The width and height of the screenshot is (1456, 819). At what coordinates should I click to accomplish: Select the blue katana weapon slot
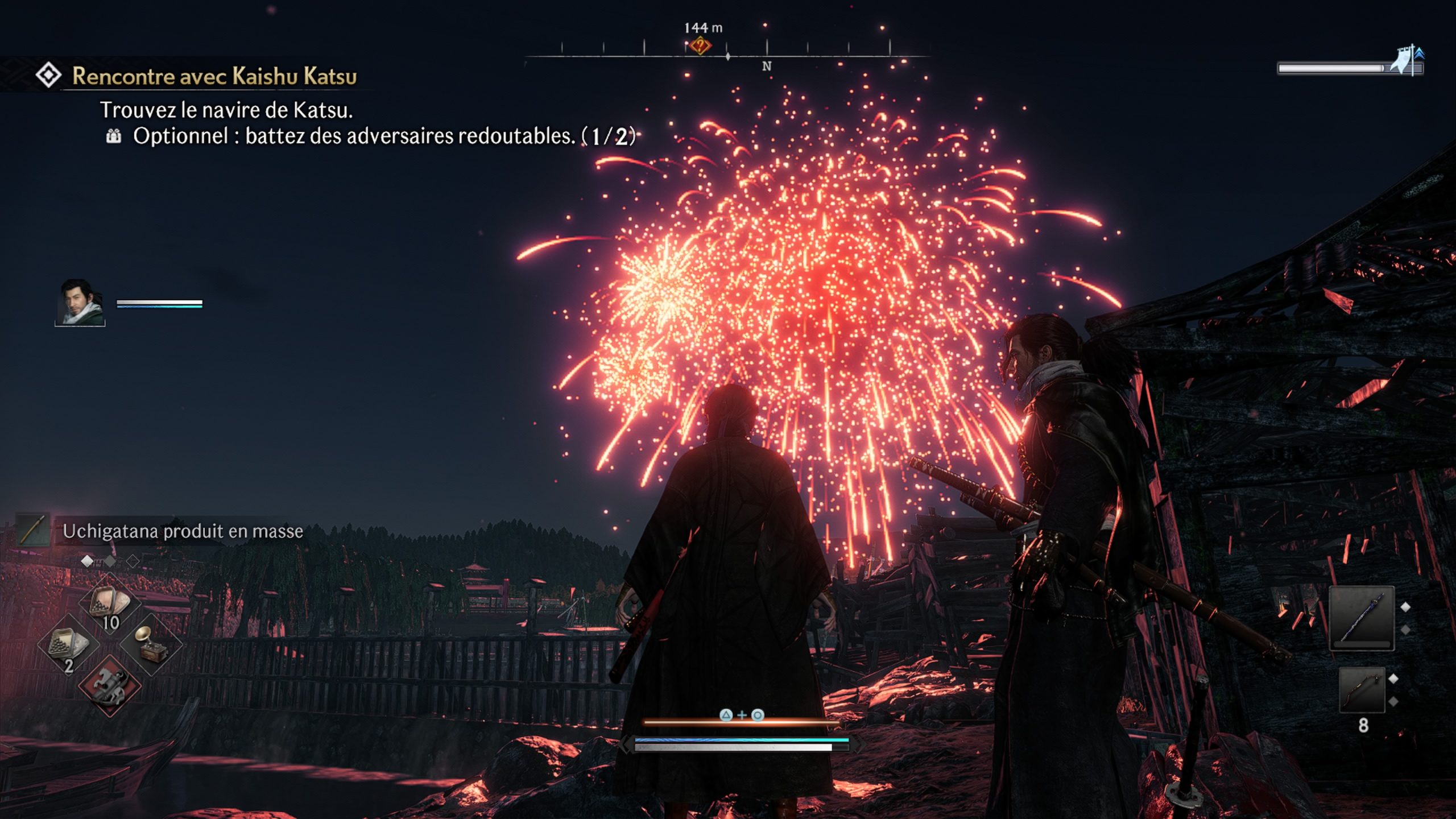[x=1362, y=618]
